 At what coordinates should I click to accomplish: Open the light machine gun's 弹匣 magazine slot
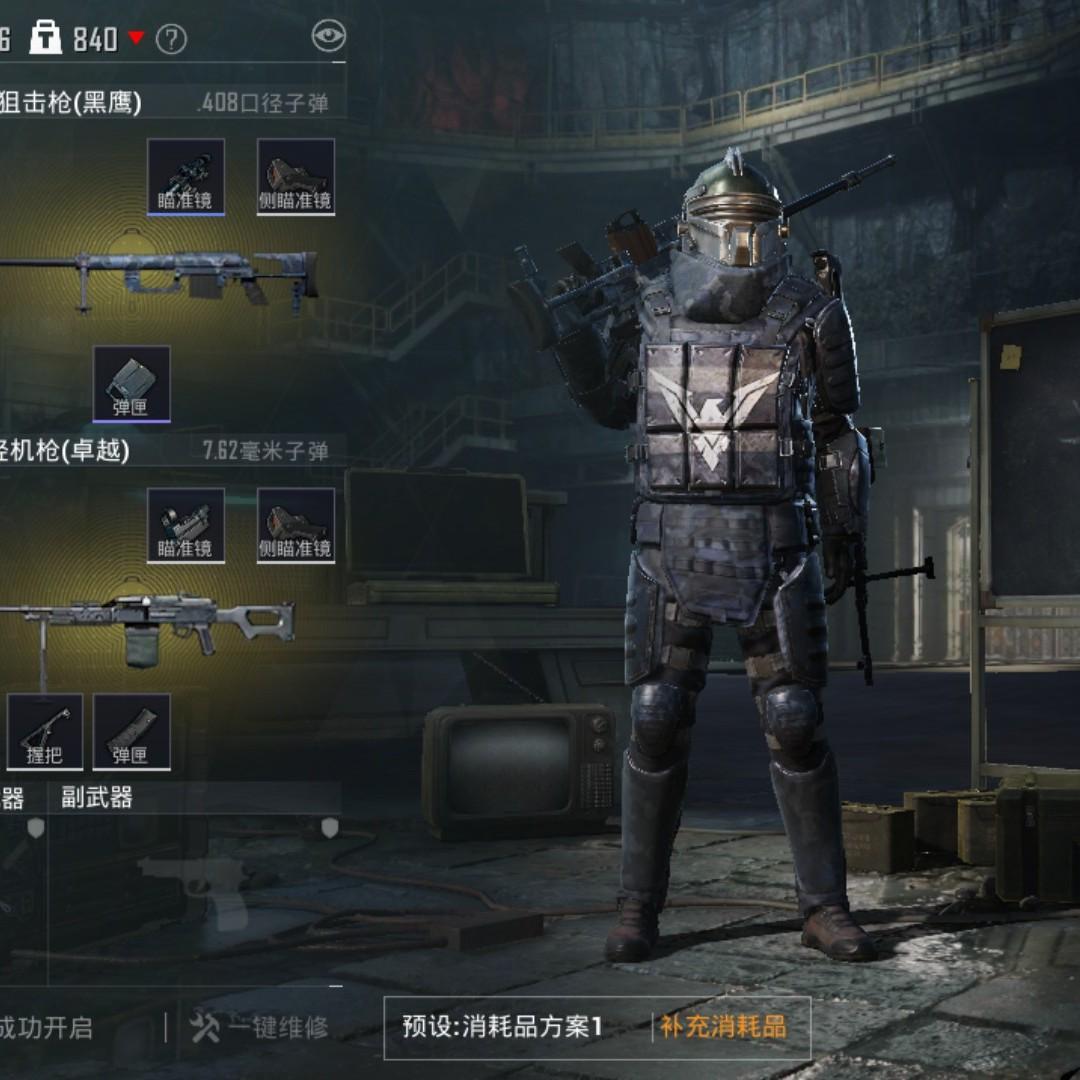[x=131, y=732]
